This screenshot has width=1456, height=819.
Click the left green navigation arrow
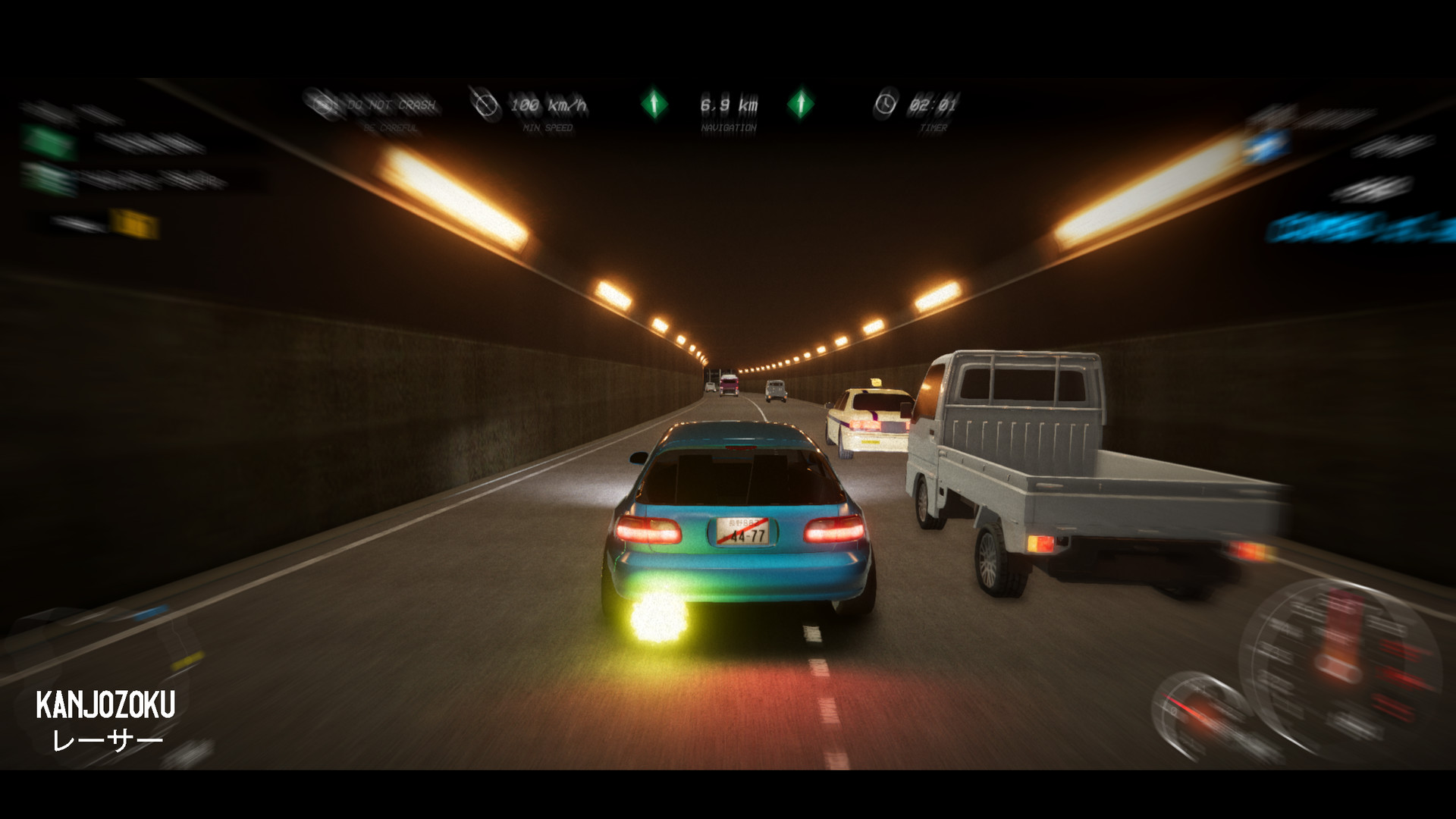pyautogui.click(x=654, y=103)
